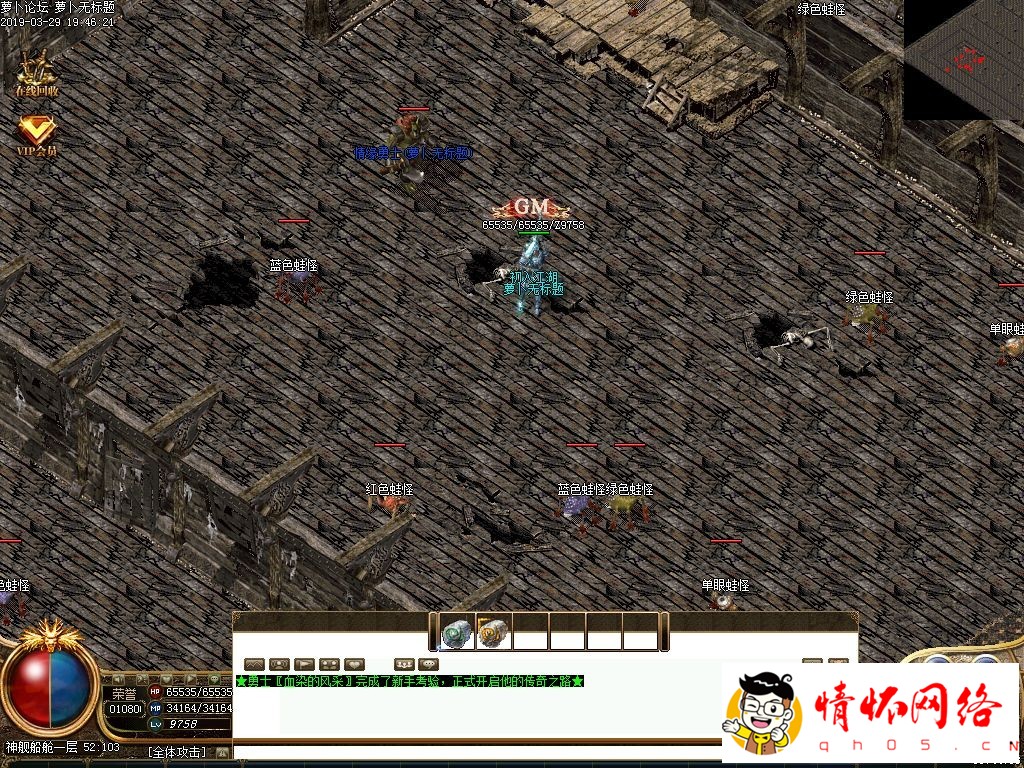This screenshot has height=768, width=1024.
Task: Use the green scroll in the hotbar
Action: tap(457, 632)
